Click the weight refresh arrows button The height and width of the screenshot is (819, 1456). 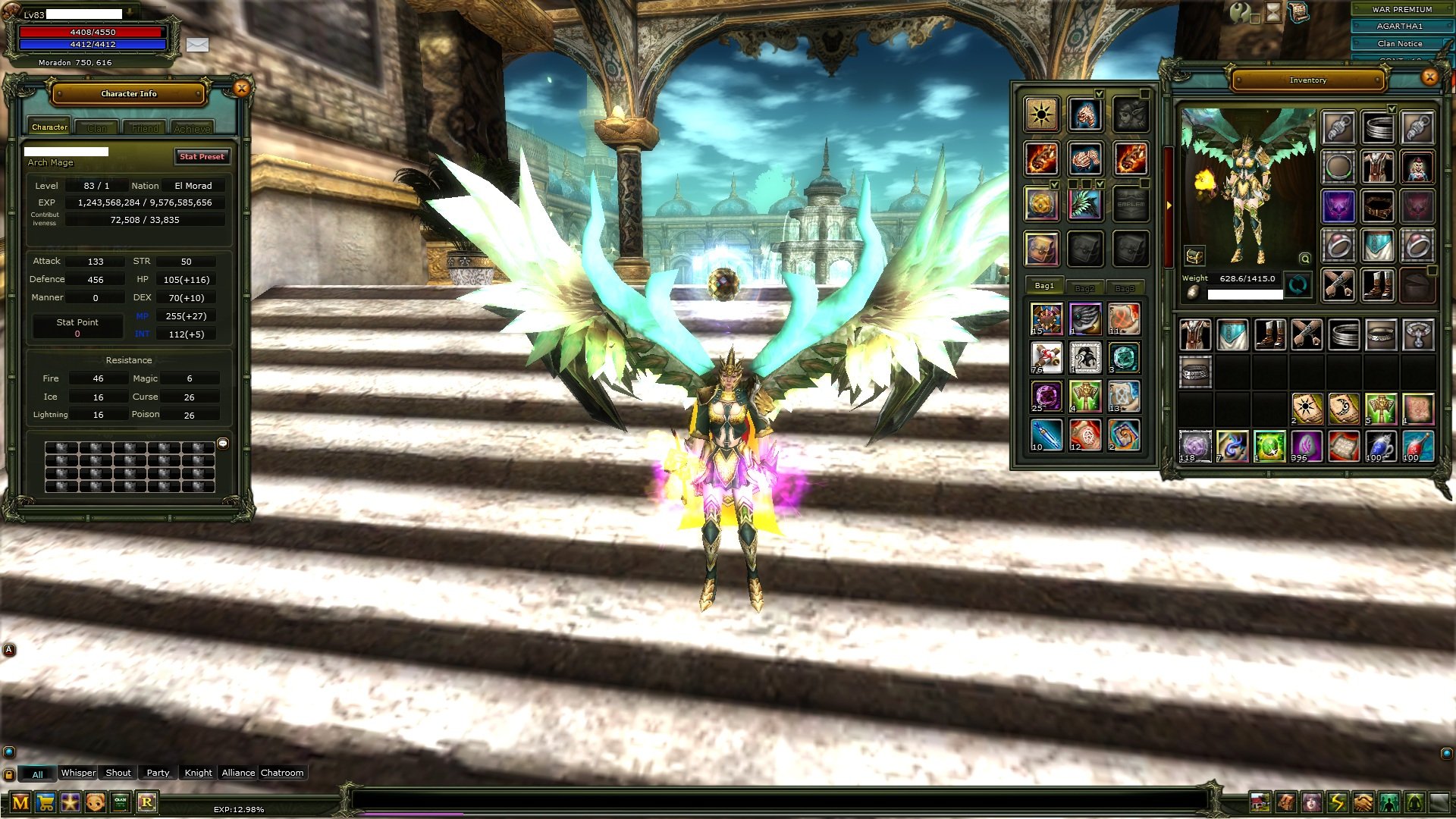tap(1298, 286)
